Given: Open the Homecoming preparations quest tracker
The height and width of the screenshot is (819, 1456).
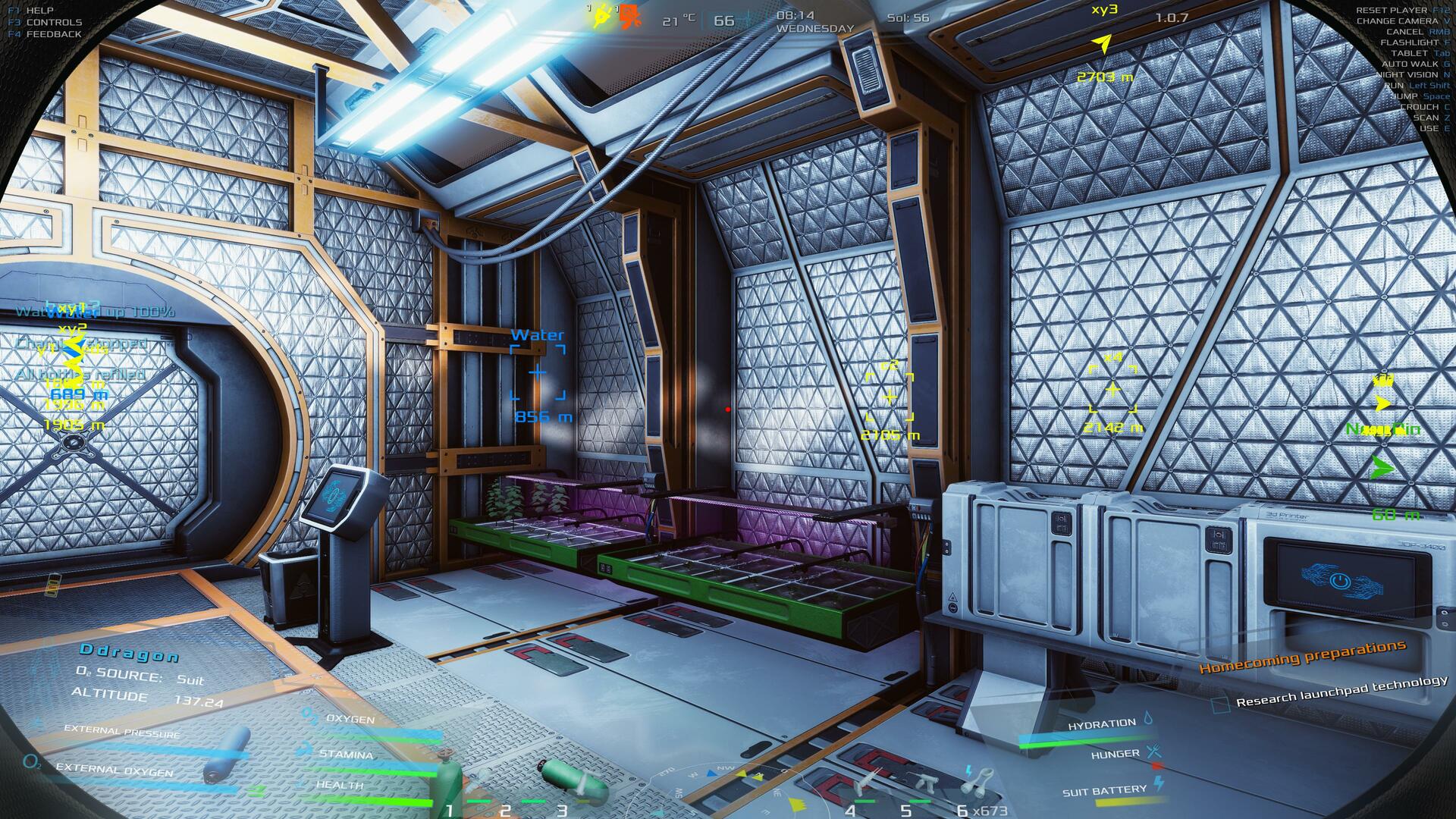Looking at the screenshot, I should coord(1301,657).
